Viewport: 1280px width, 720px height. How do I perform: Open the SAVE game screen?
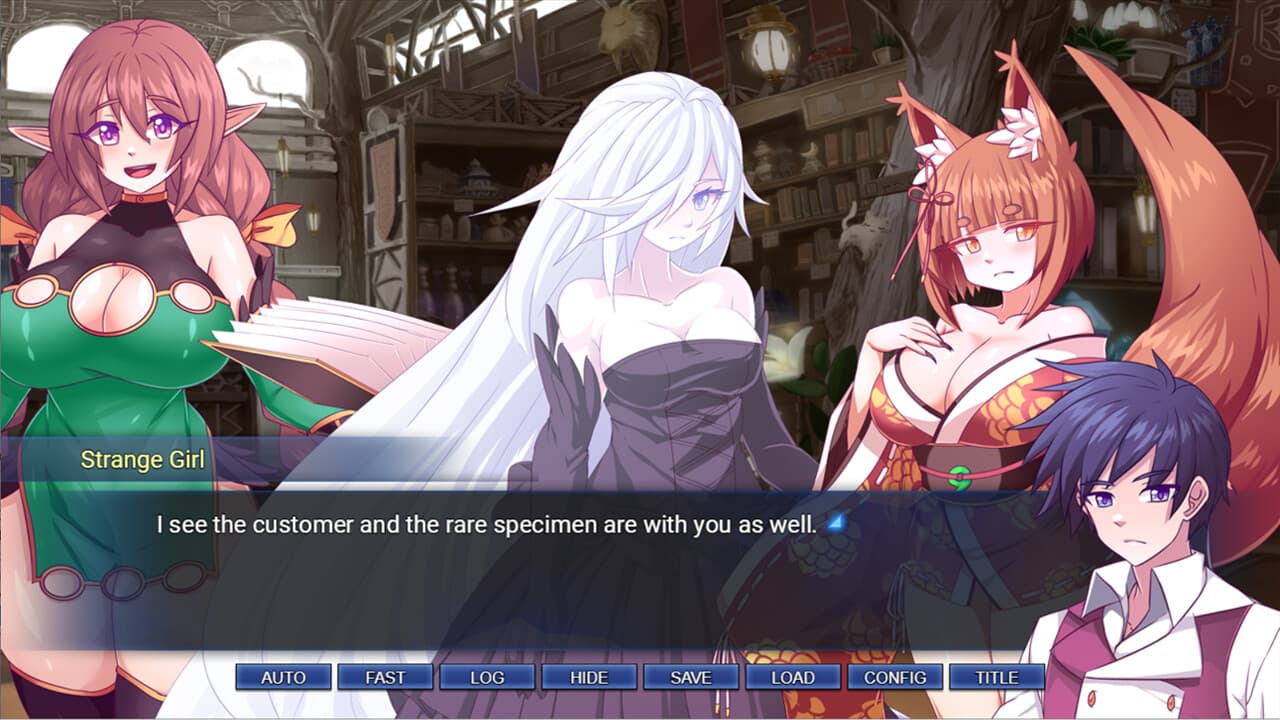tap(691, 677)
